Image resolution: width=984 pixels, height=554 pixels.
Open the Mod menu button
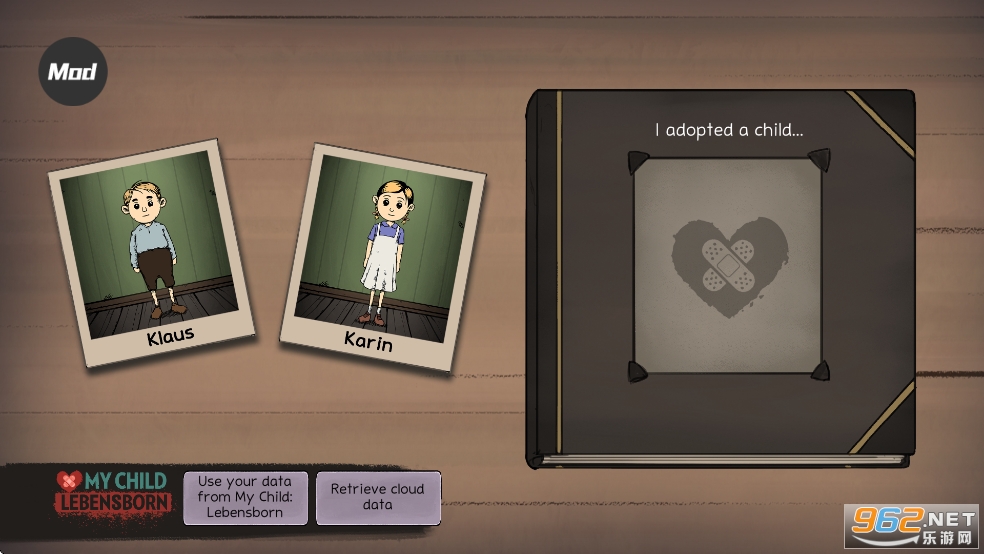pyautogui.click(x=73, y=71)
